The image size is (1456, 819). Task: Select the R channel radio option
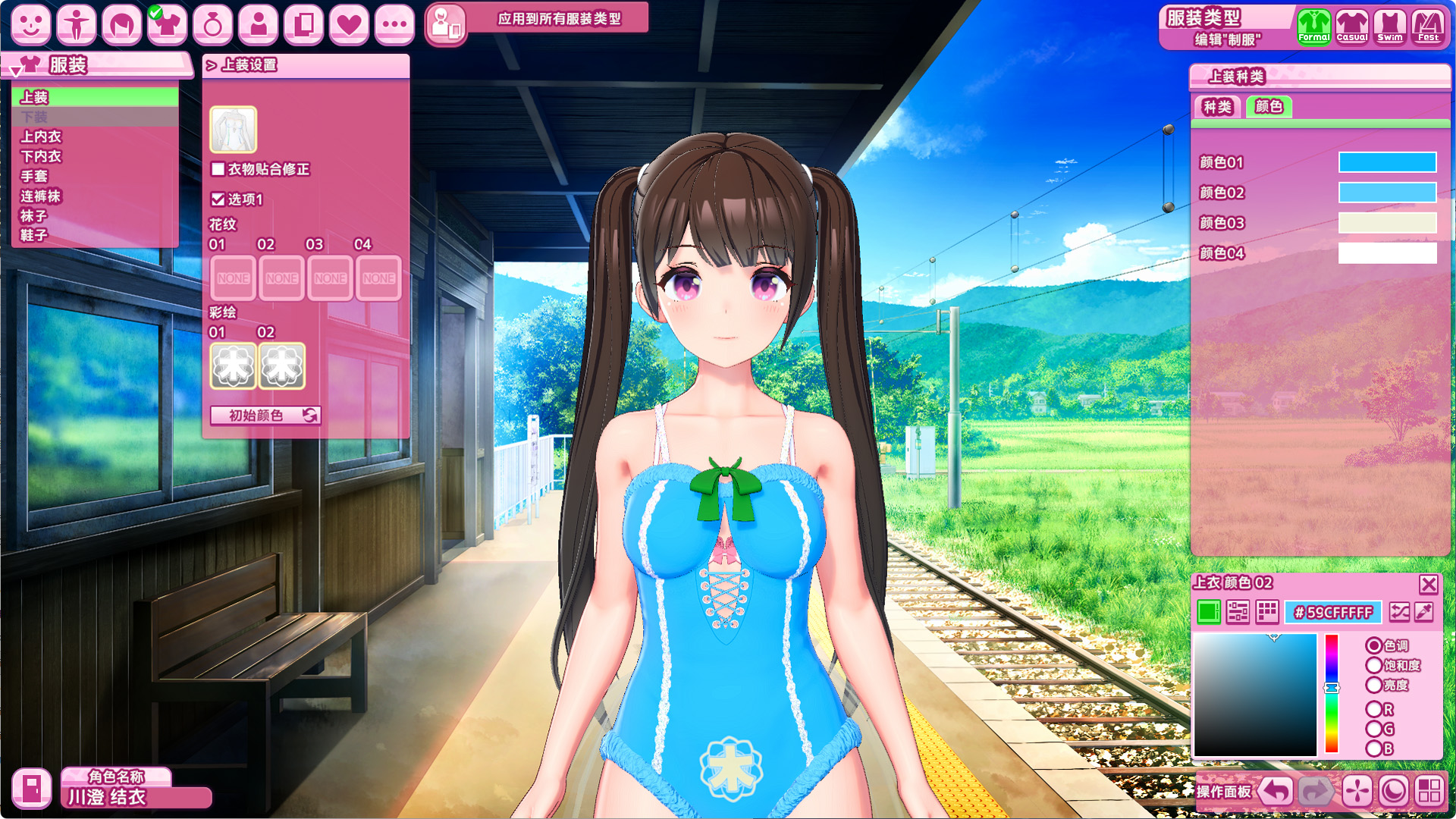coord(1374,710)
